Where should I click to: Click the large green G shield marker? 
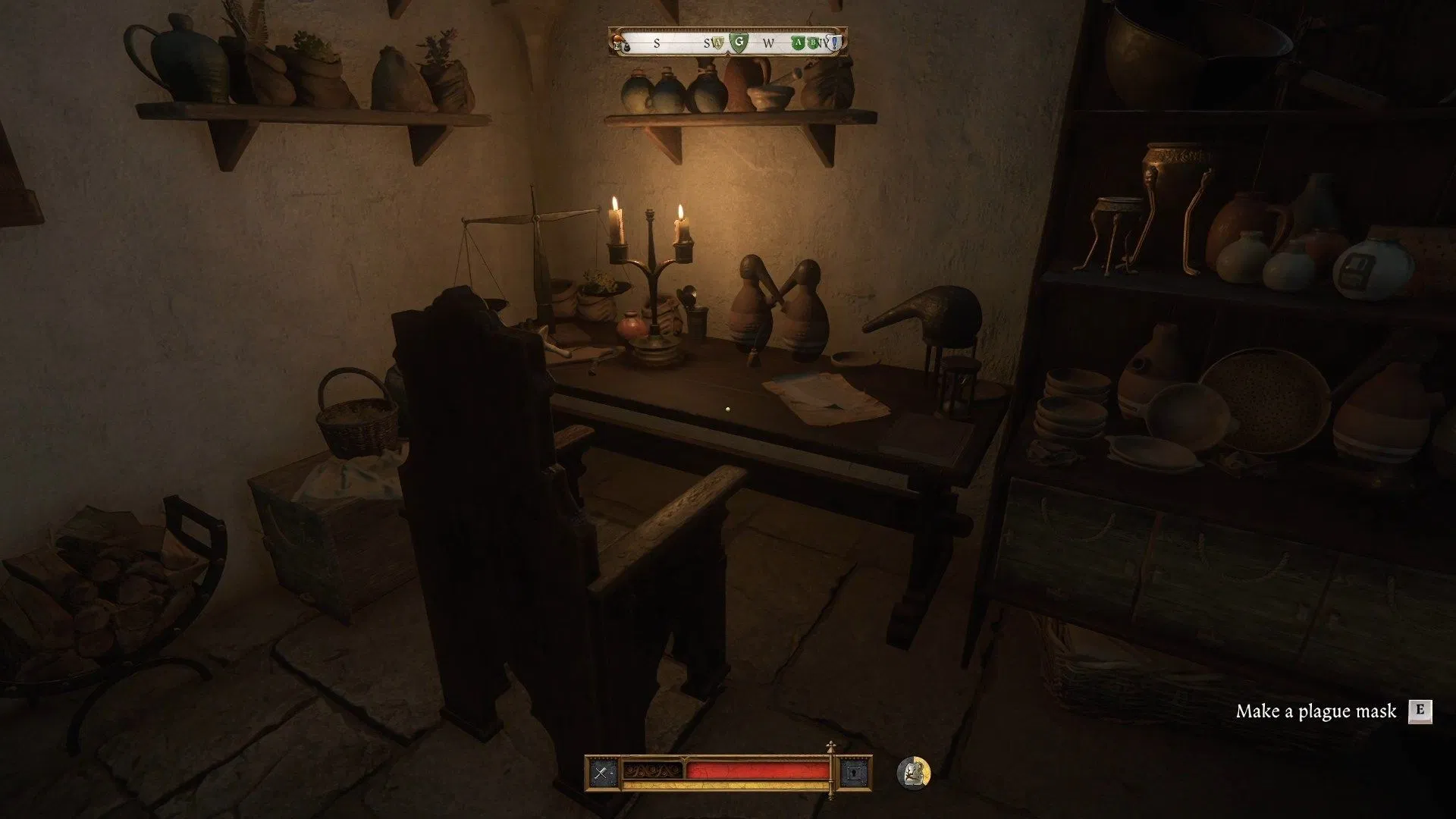737,42
